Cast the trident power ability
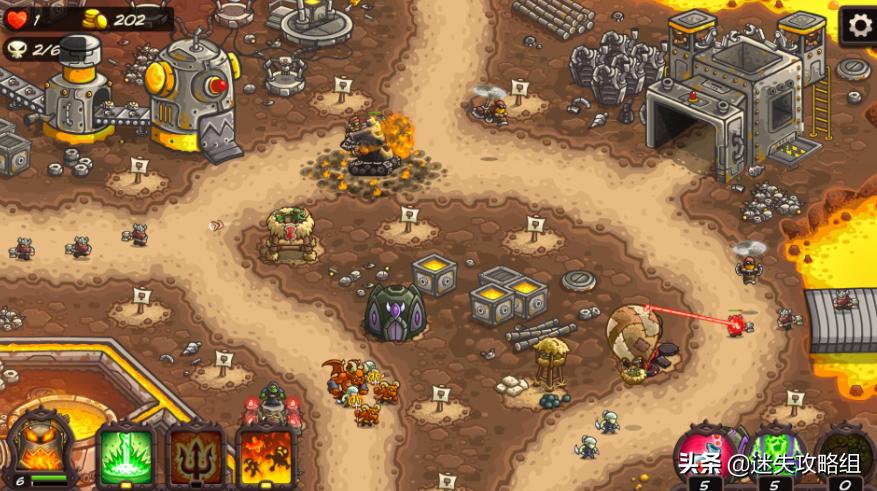The height and width of the screenshot is (491, 877). pyautogui.click(x=196, y=457)
